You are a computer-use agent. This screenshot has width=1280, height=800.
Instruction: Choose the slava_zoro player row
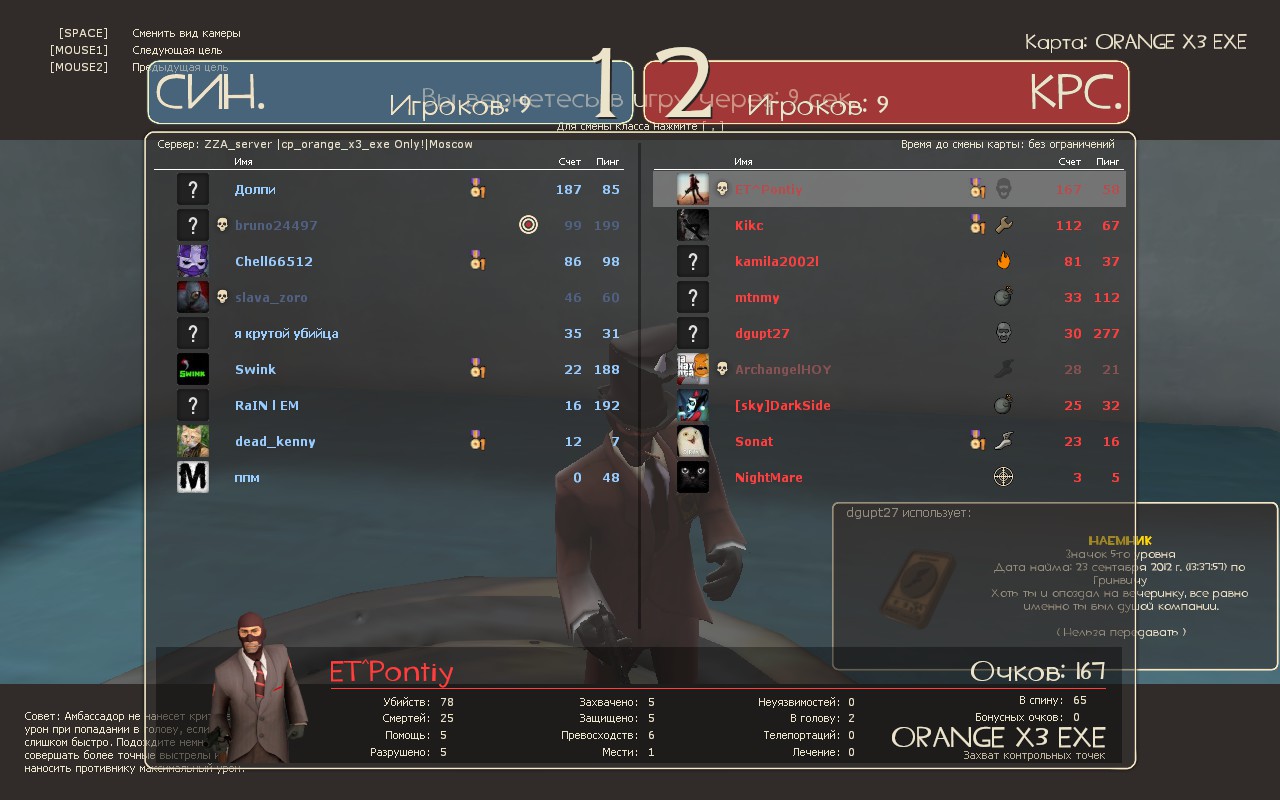(271, 298)
